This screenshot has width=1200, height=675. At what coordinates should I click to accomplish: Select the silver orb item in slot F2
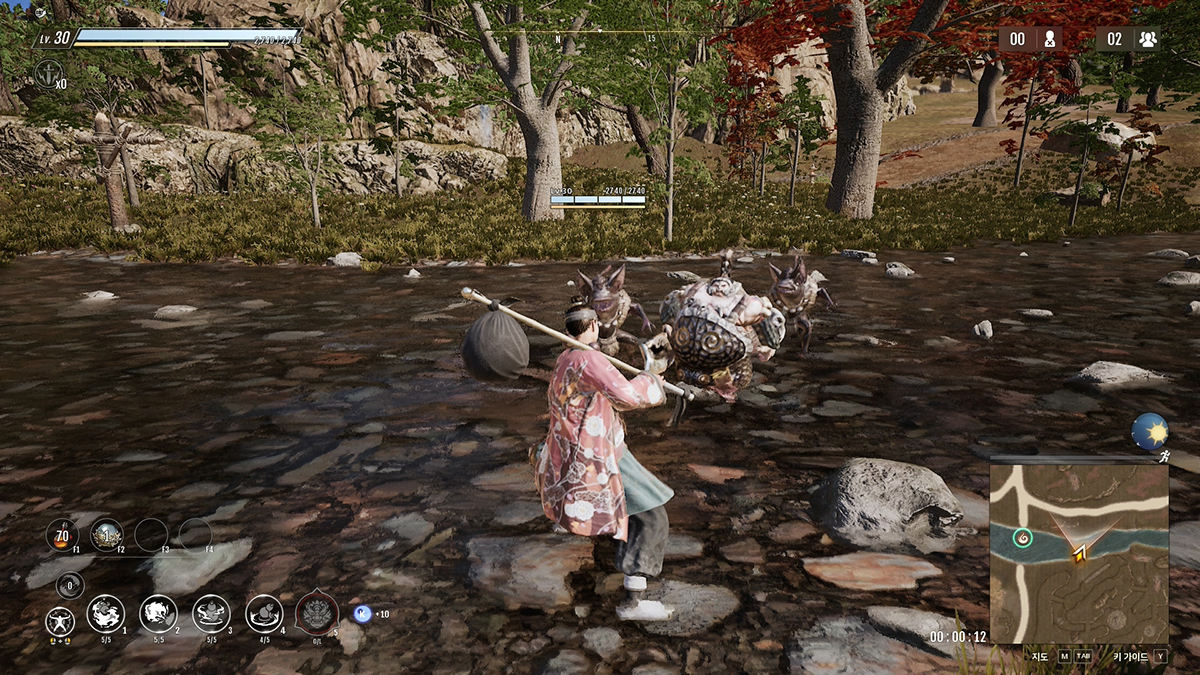pos(106,535)
